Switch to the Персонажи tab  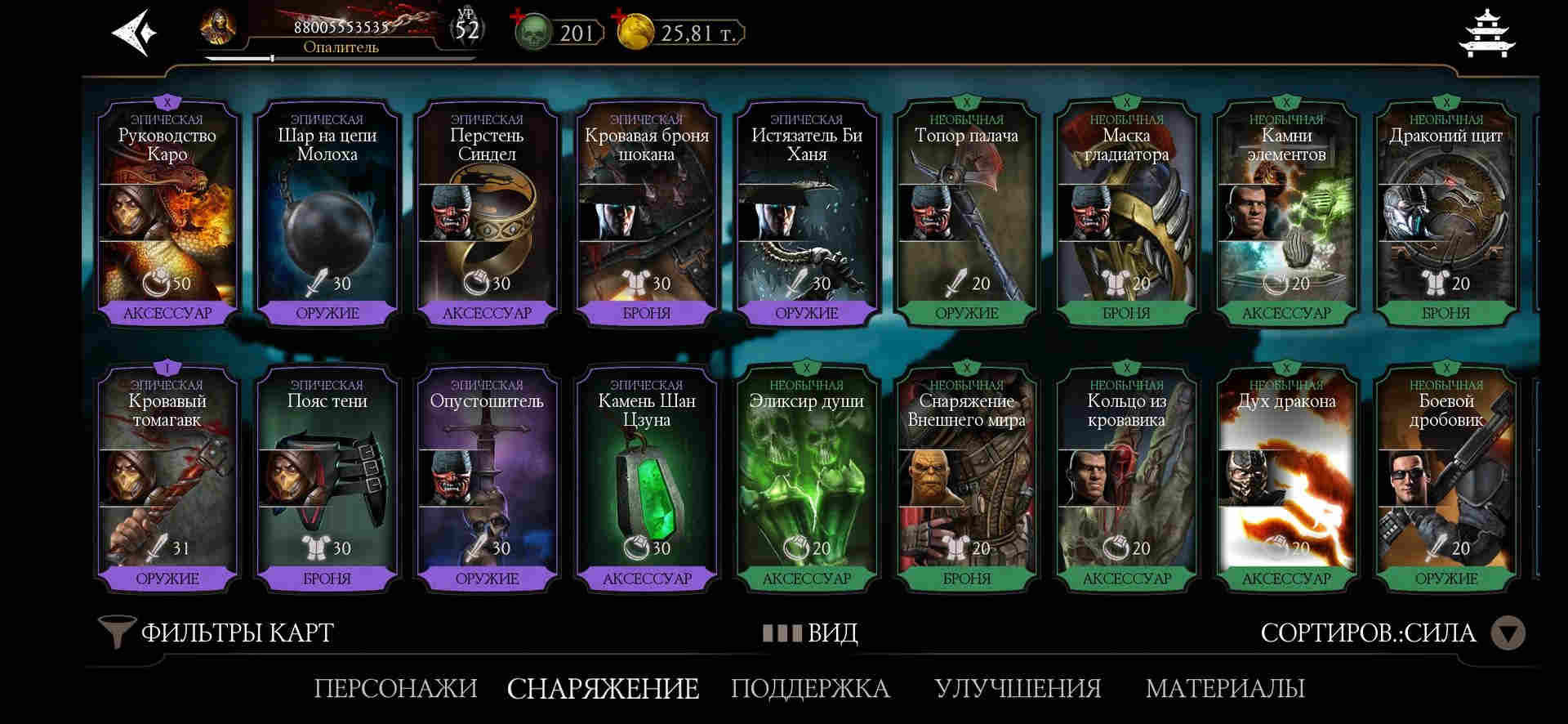point(395,688)
